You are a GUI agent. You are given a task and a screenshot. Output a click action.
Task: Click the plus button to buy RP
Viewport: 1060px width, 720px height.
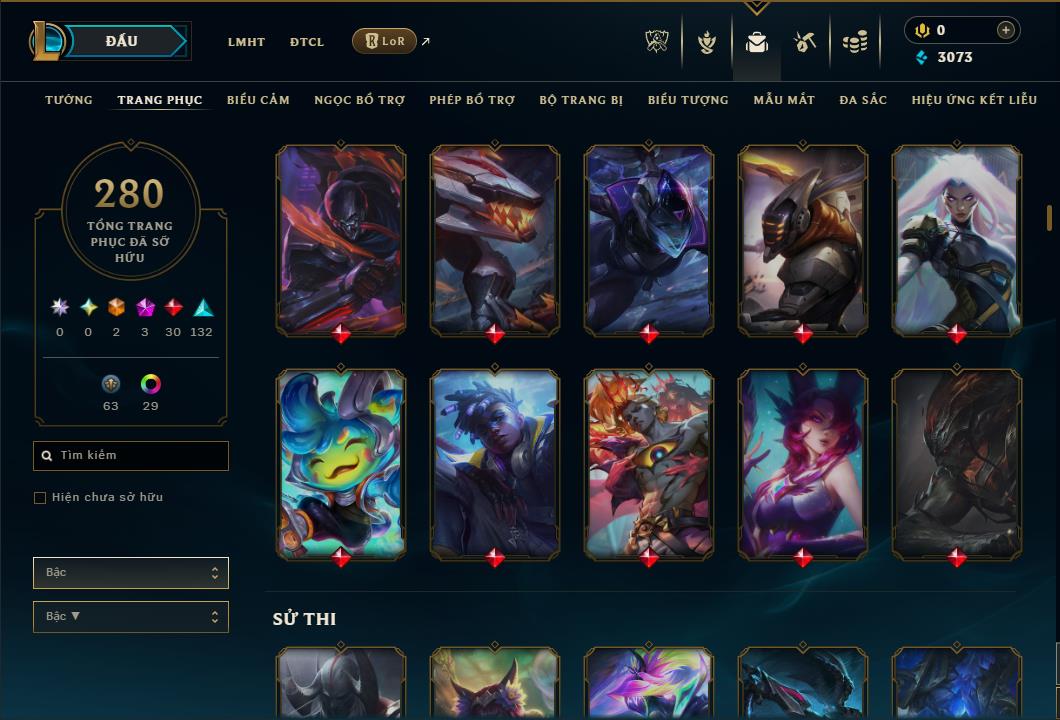point(1006,30)
